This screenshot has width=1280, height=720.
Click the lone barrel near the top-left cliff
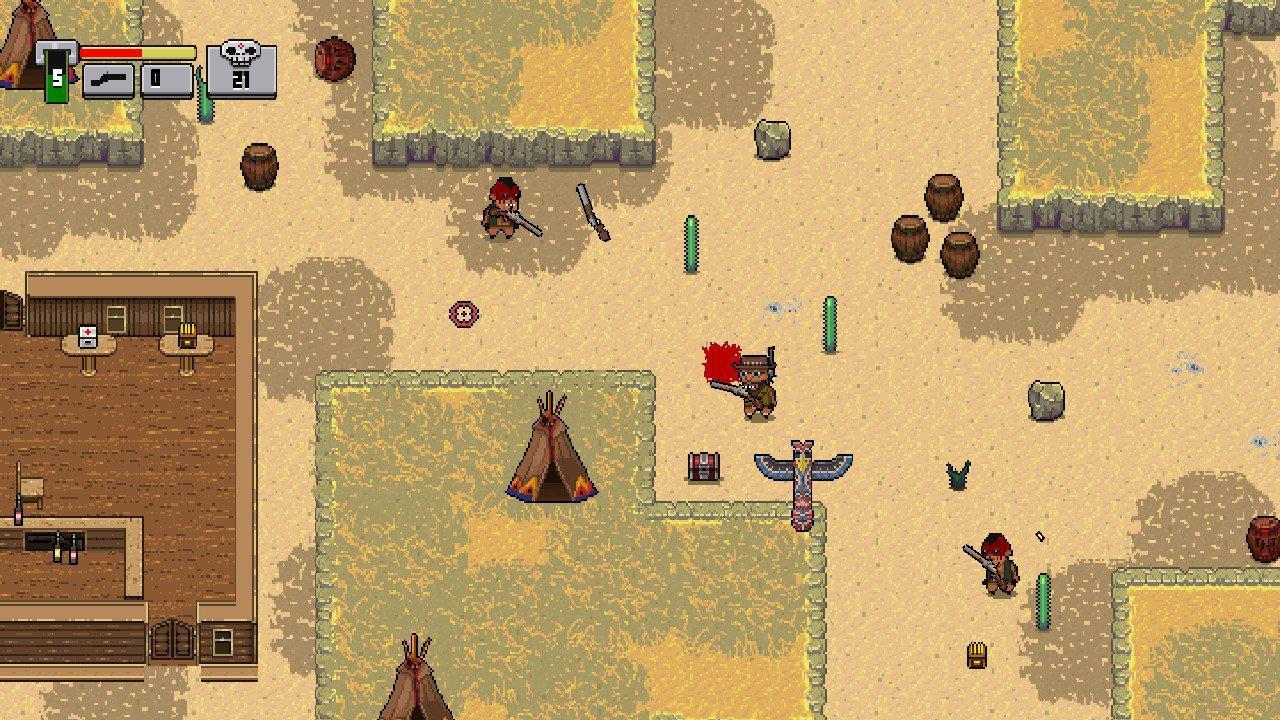tap(260, 167)
